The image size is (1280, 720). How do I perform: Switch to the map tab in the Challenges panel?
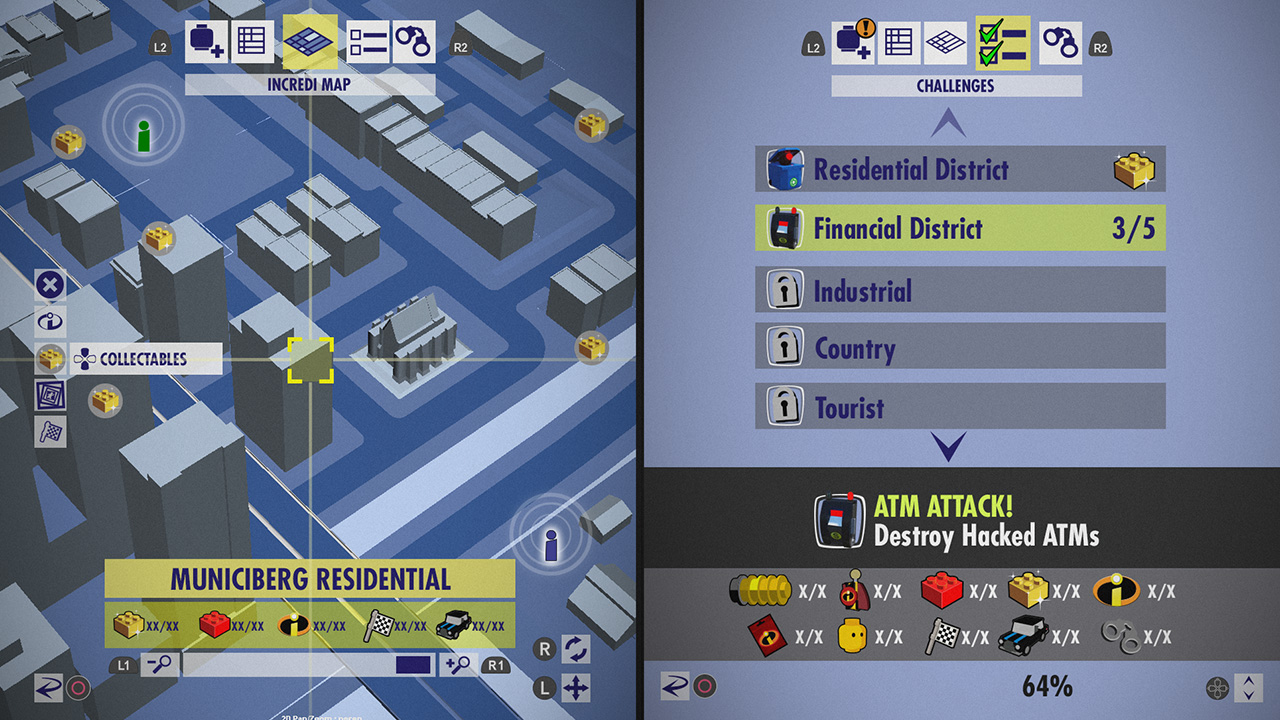pyautogui.click(x=945, y=44)
